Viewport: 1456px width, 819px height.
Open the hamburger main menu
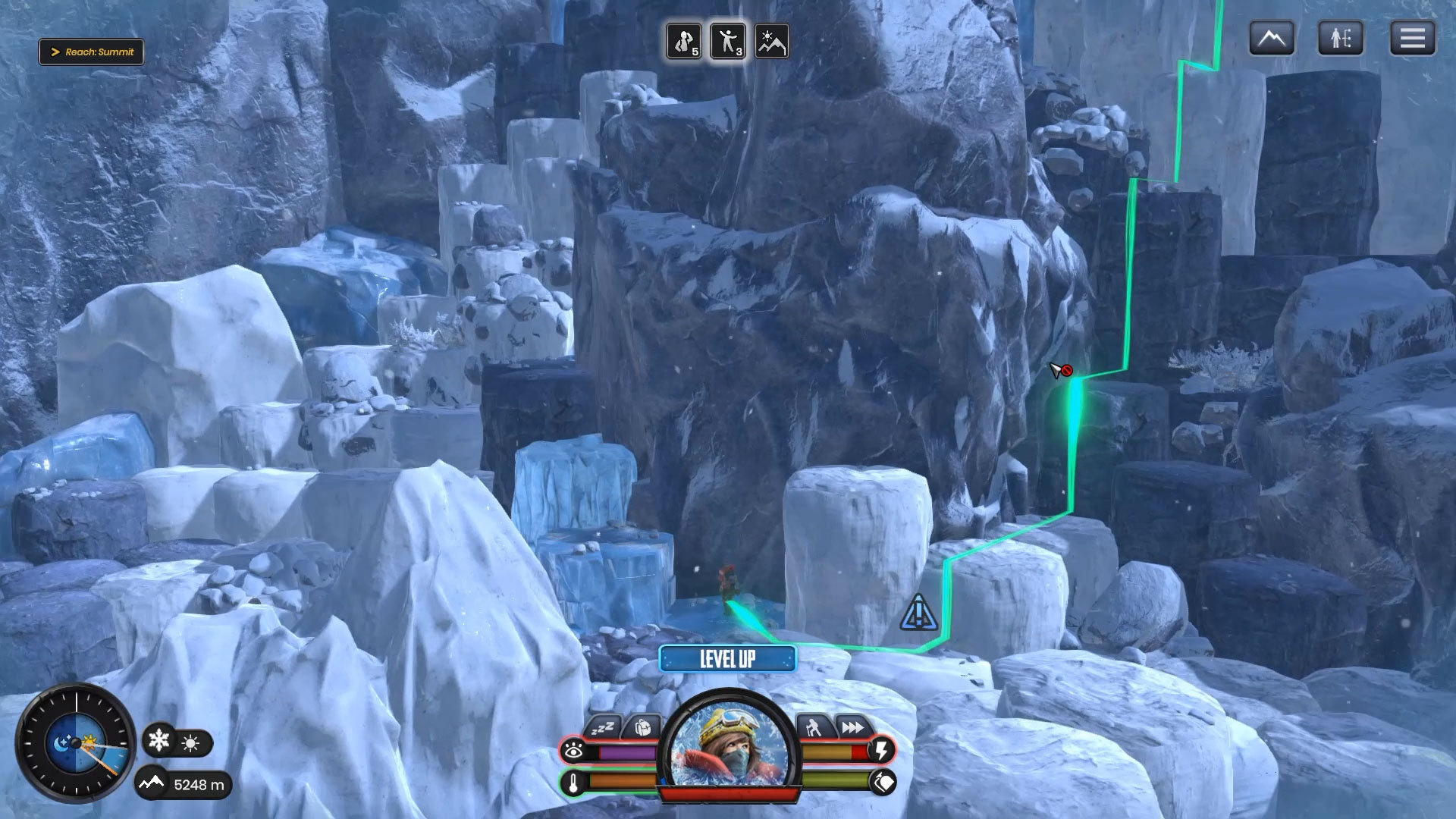coord(1412,38)
